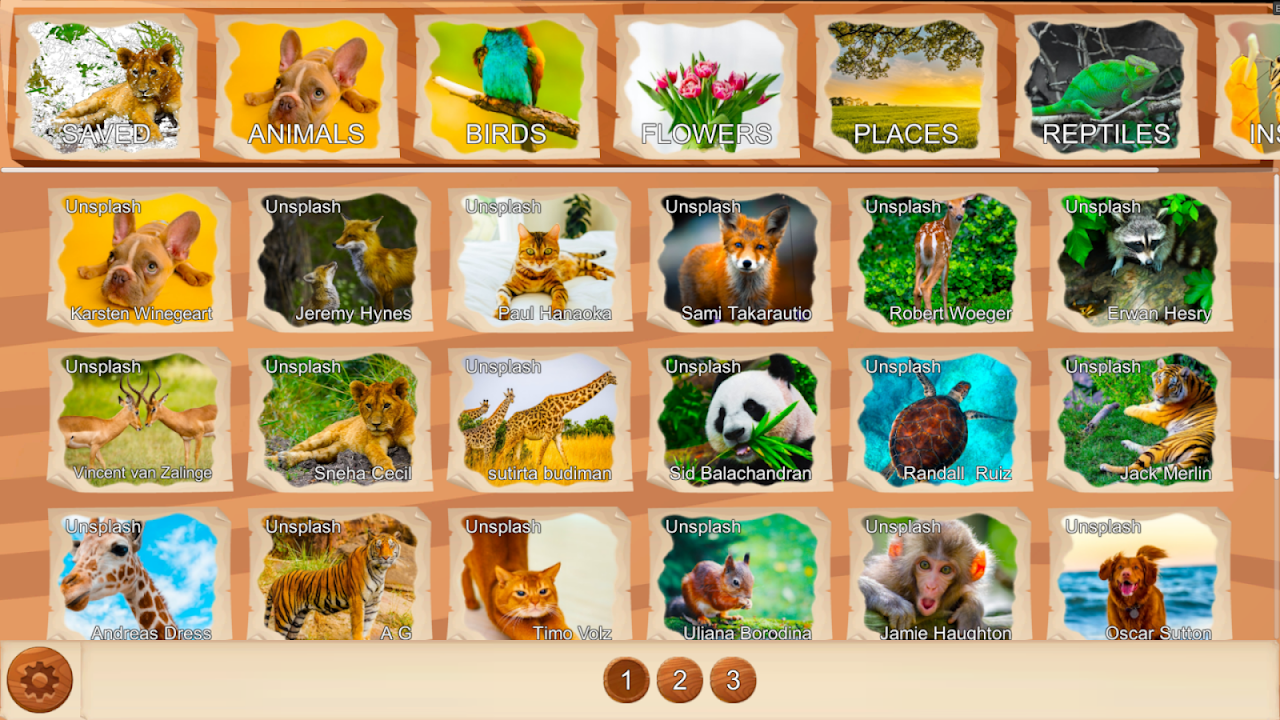Select the Bengal cat photo by Paul Hanaoka
1280x720 pixels.
[540, 260]
